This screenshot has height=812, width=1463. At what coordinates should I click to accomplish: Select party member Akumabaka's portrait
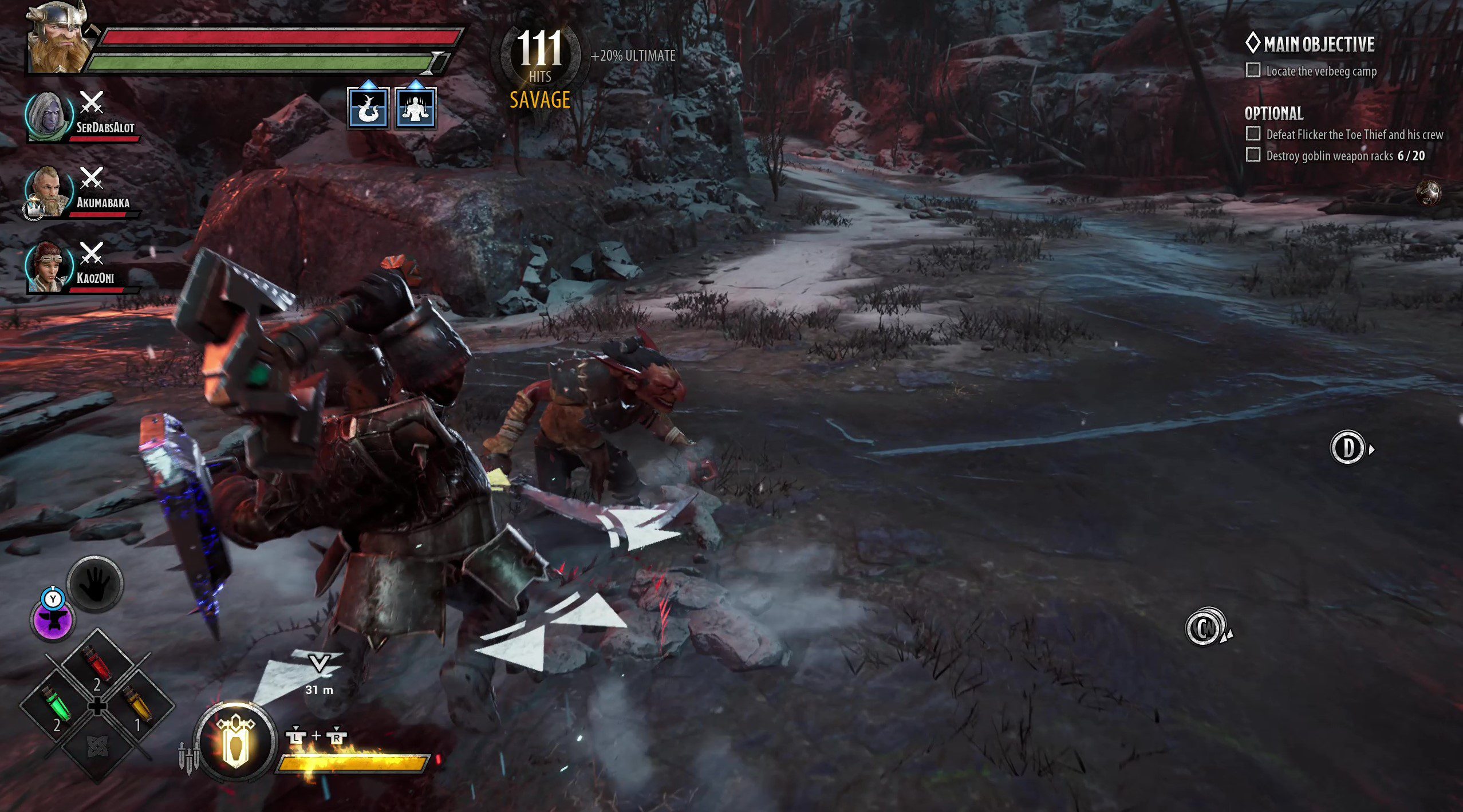[49, 191]
